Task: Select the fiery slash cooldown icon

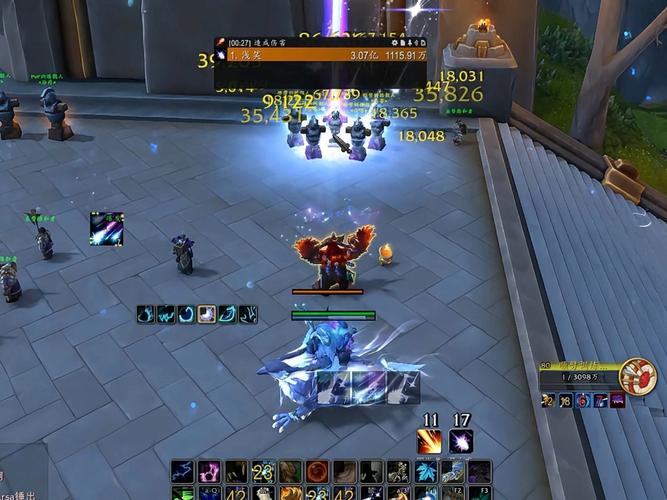Action: 430,441
